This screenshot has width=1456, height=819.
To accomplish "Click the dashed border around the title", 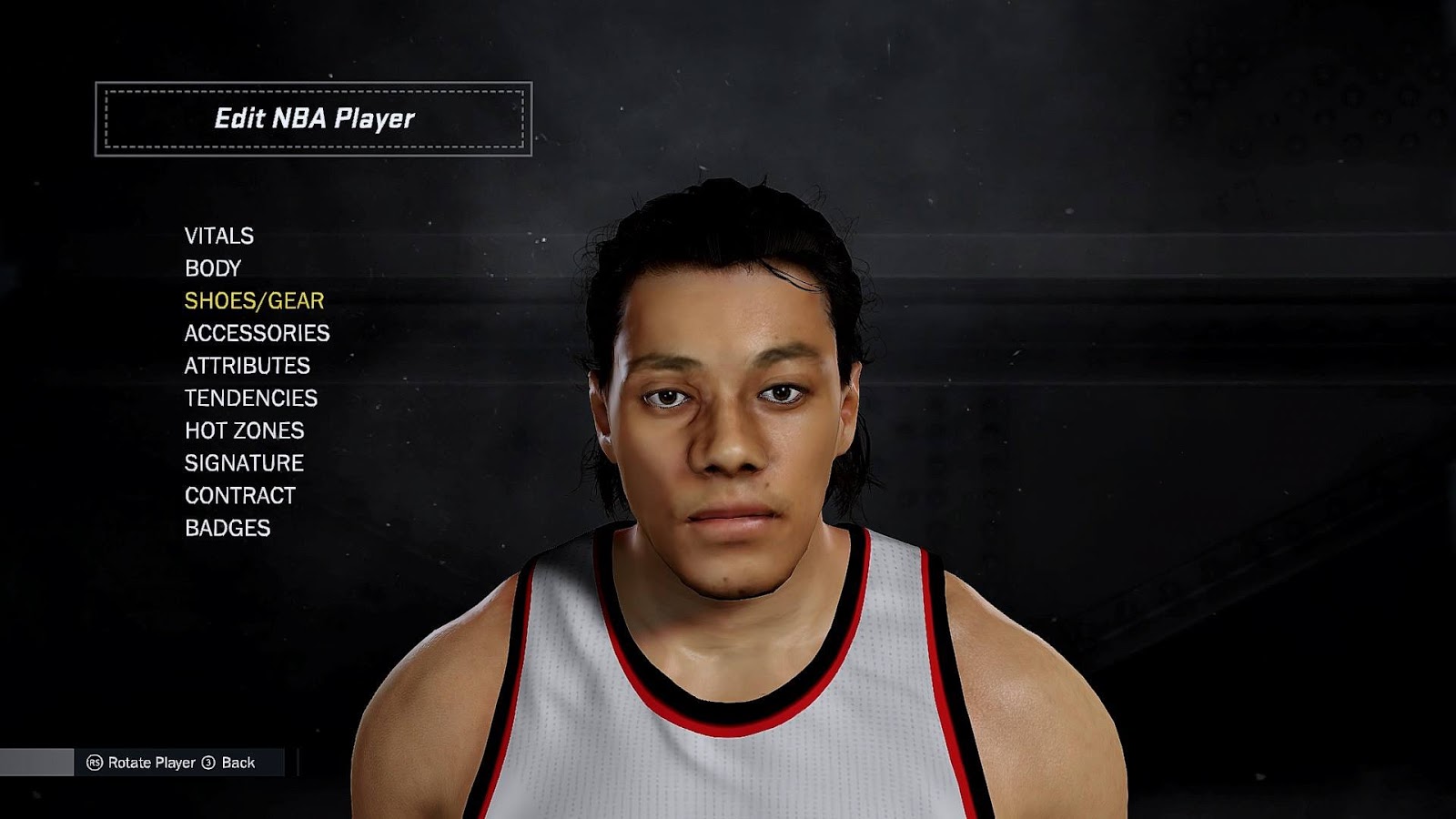I will (x=314, y=90).
